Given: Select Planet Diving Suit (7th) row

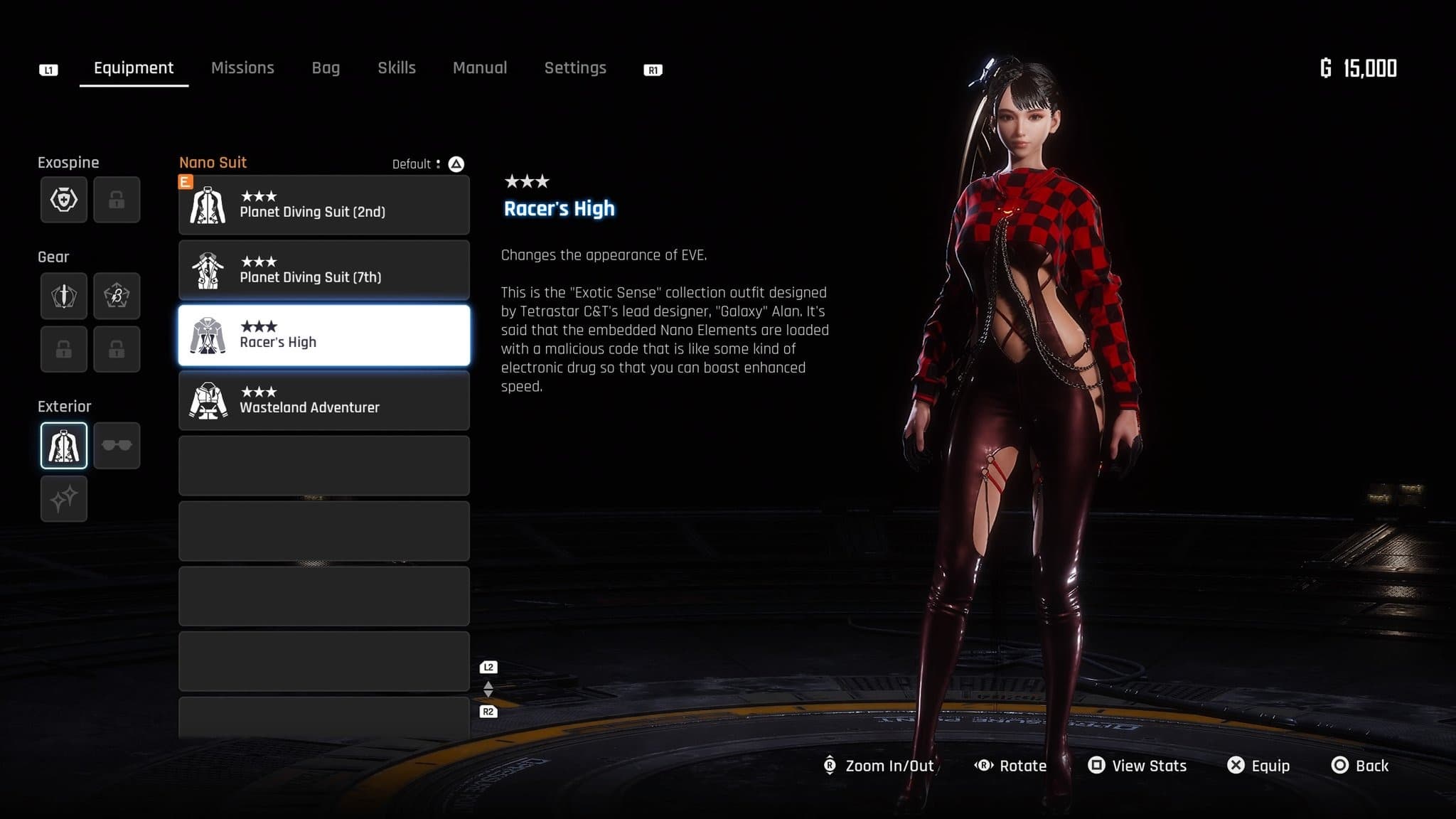Looking at the screenshot, I should coord(323,270).
